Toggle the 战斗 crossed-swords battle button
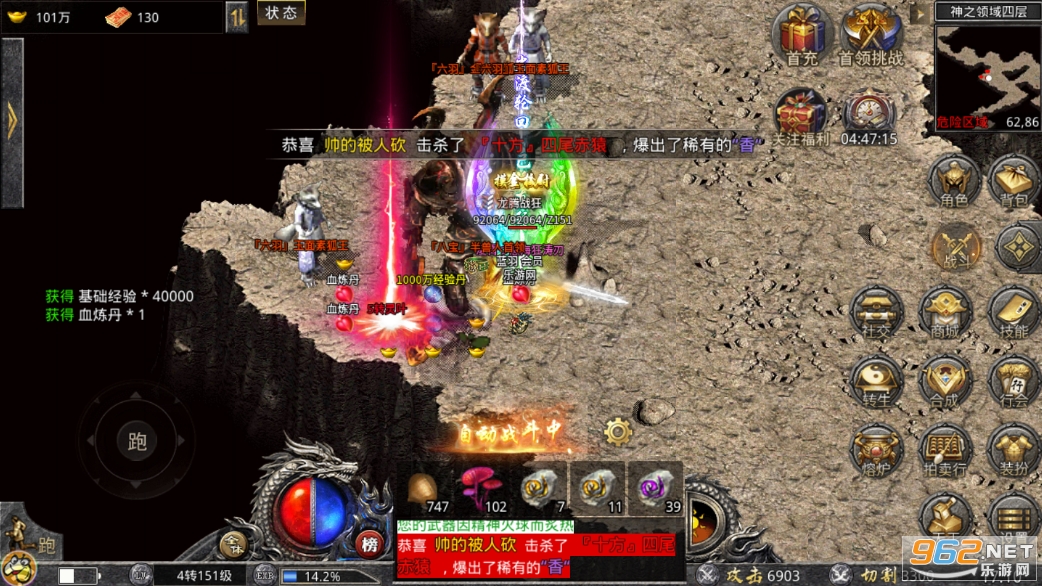The image size is (1042, 586). click(955, 247)
